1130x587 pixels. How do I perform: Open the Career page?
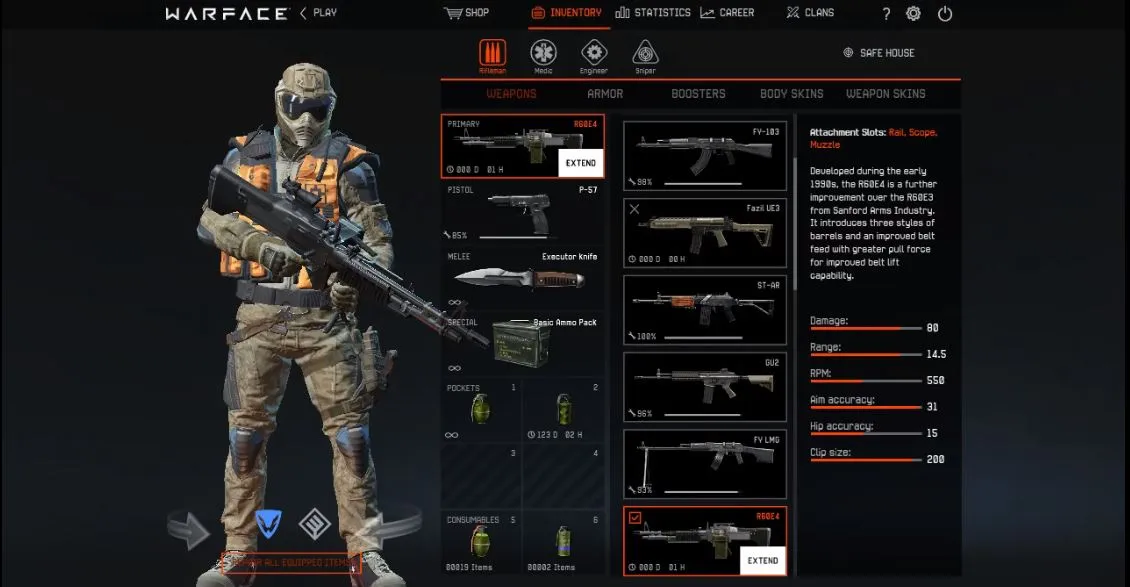728,13
